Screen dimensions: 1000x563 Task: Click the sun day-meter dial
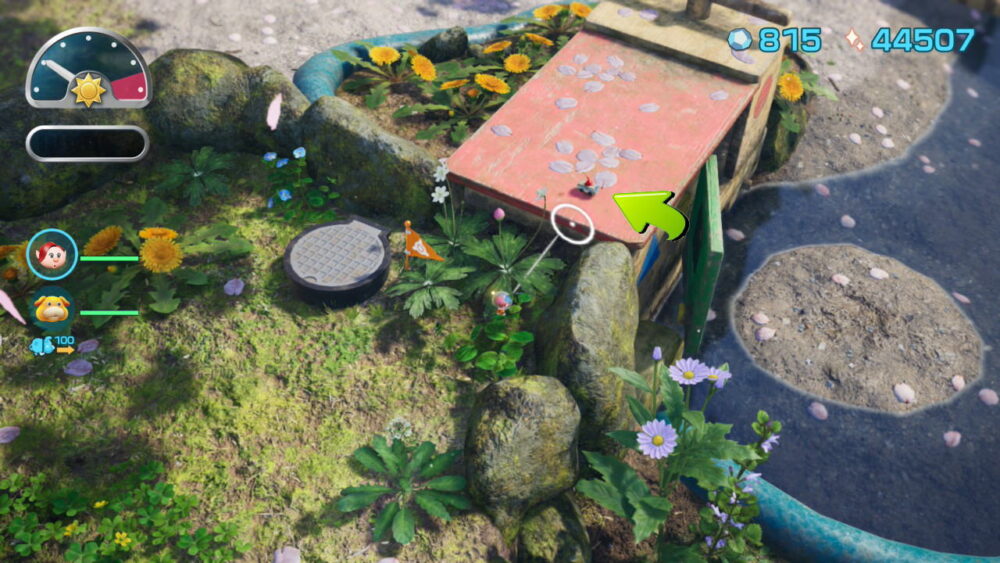88,70
